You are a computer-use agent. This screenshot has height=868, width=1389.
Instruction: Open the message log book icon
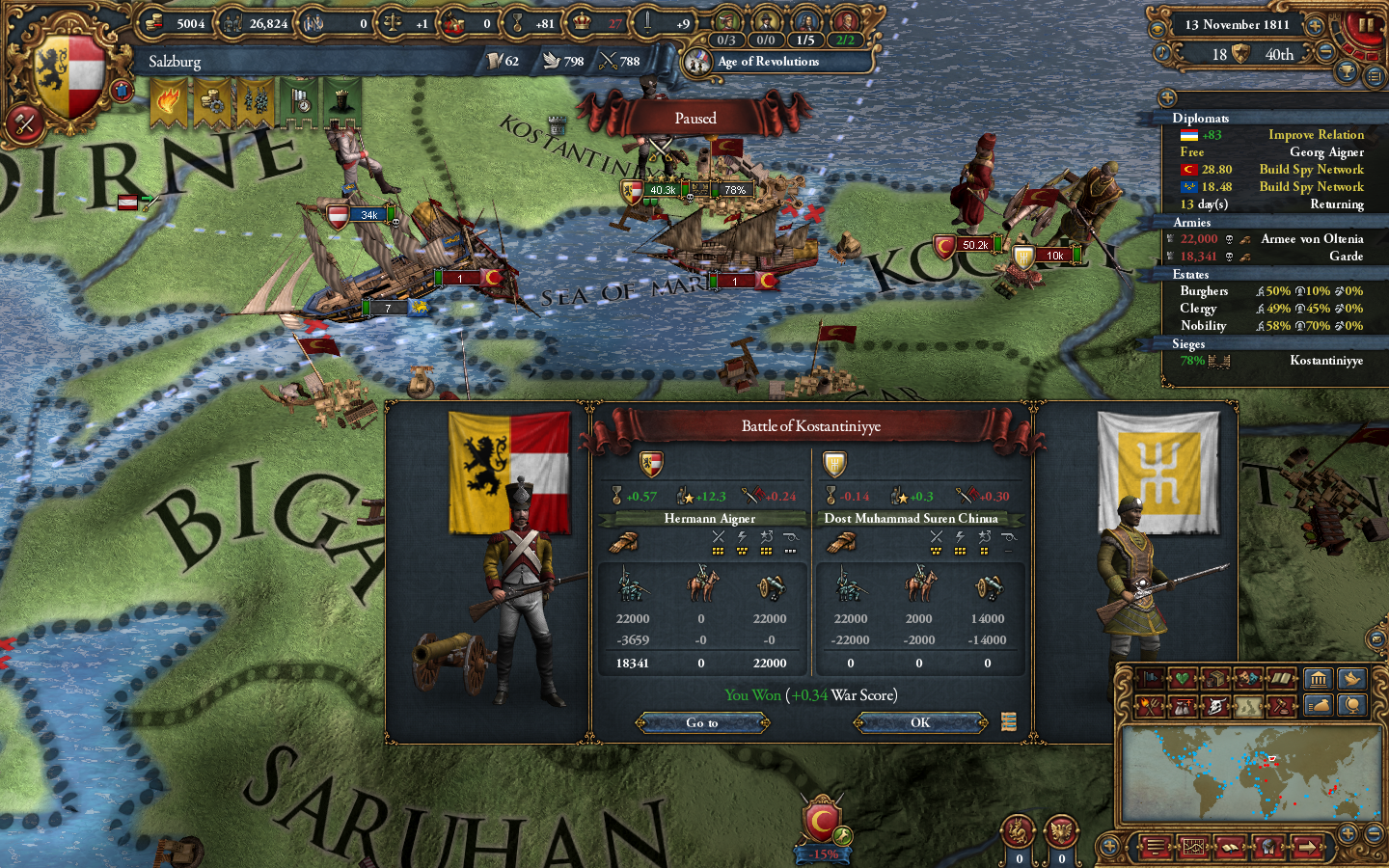[1230, 847]
